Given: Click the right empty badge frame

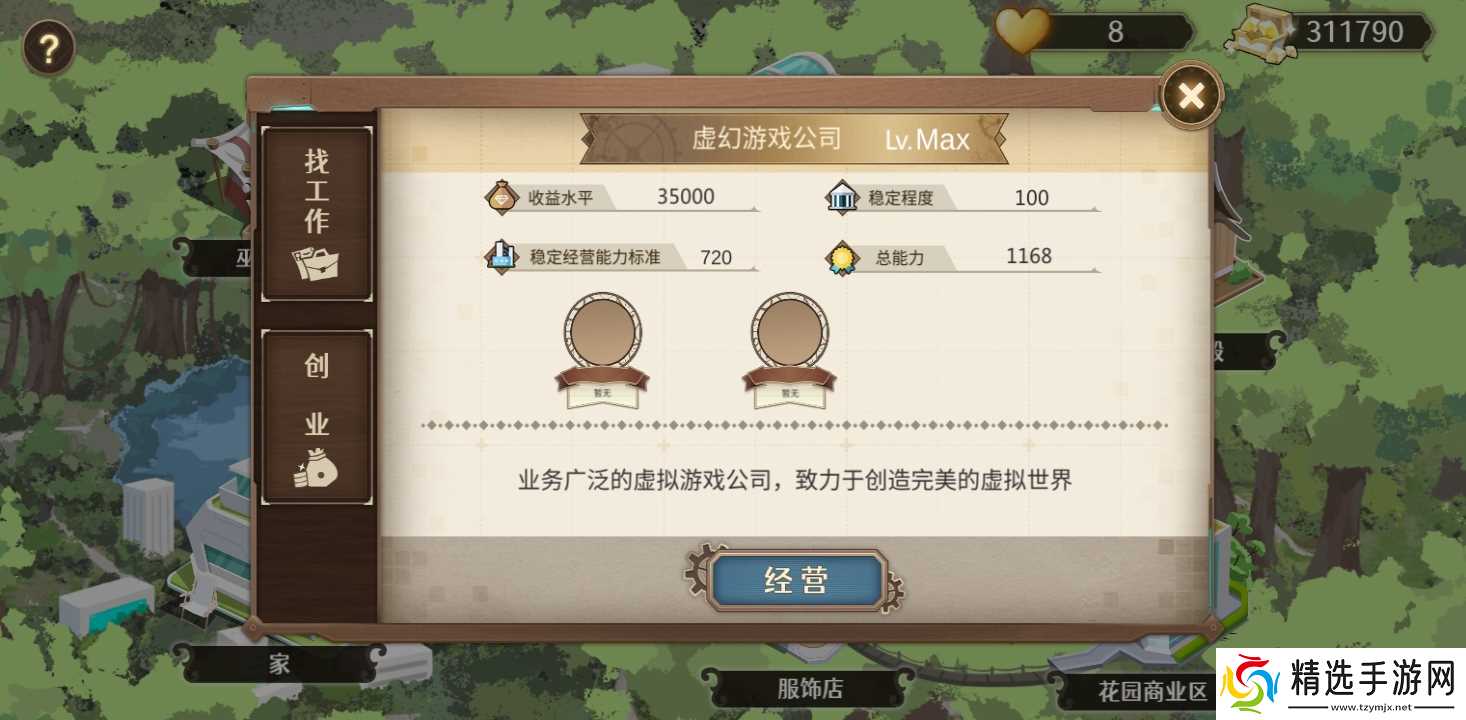Looking at the screenshot, I should pos(789,336).
